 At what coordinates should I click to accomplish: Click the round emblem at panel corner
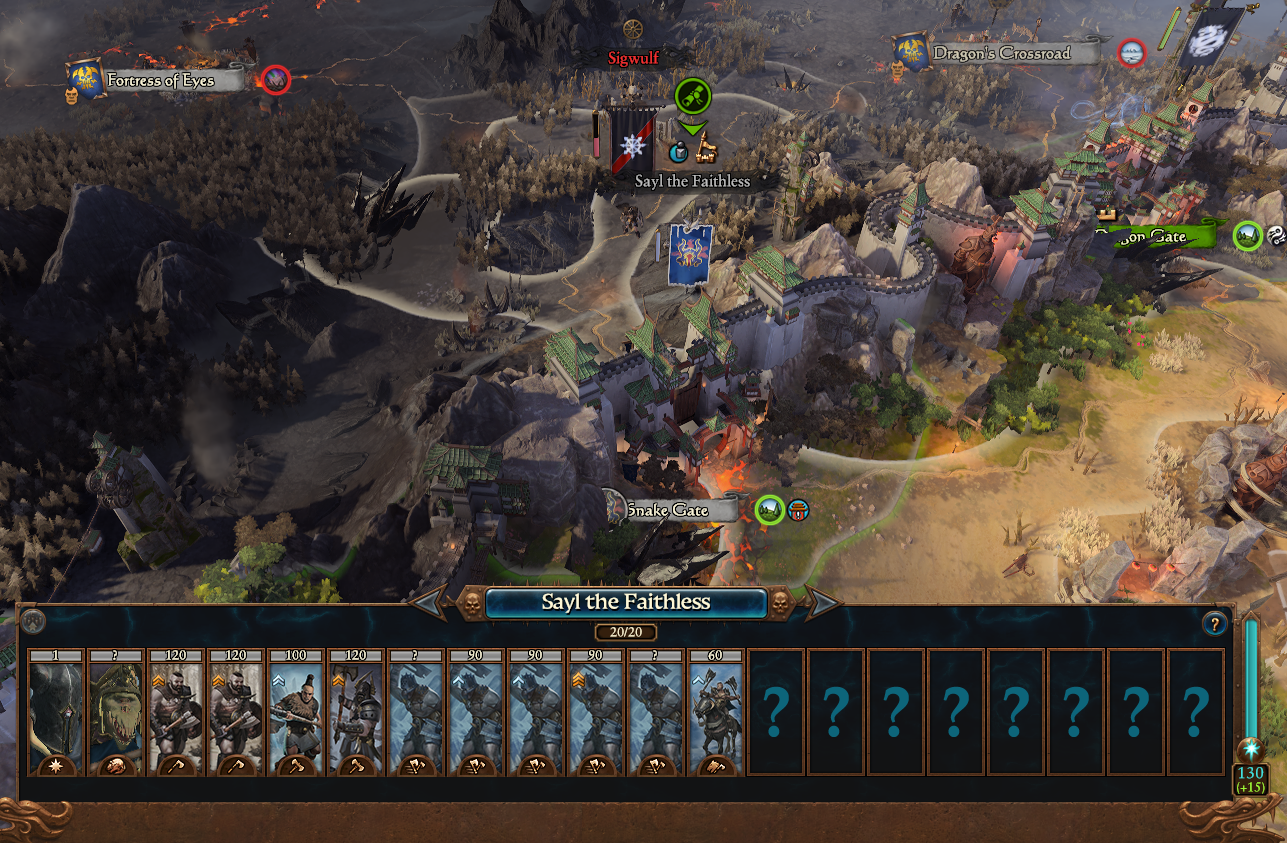tap(32, 621)
